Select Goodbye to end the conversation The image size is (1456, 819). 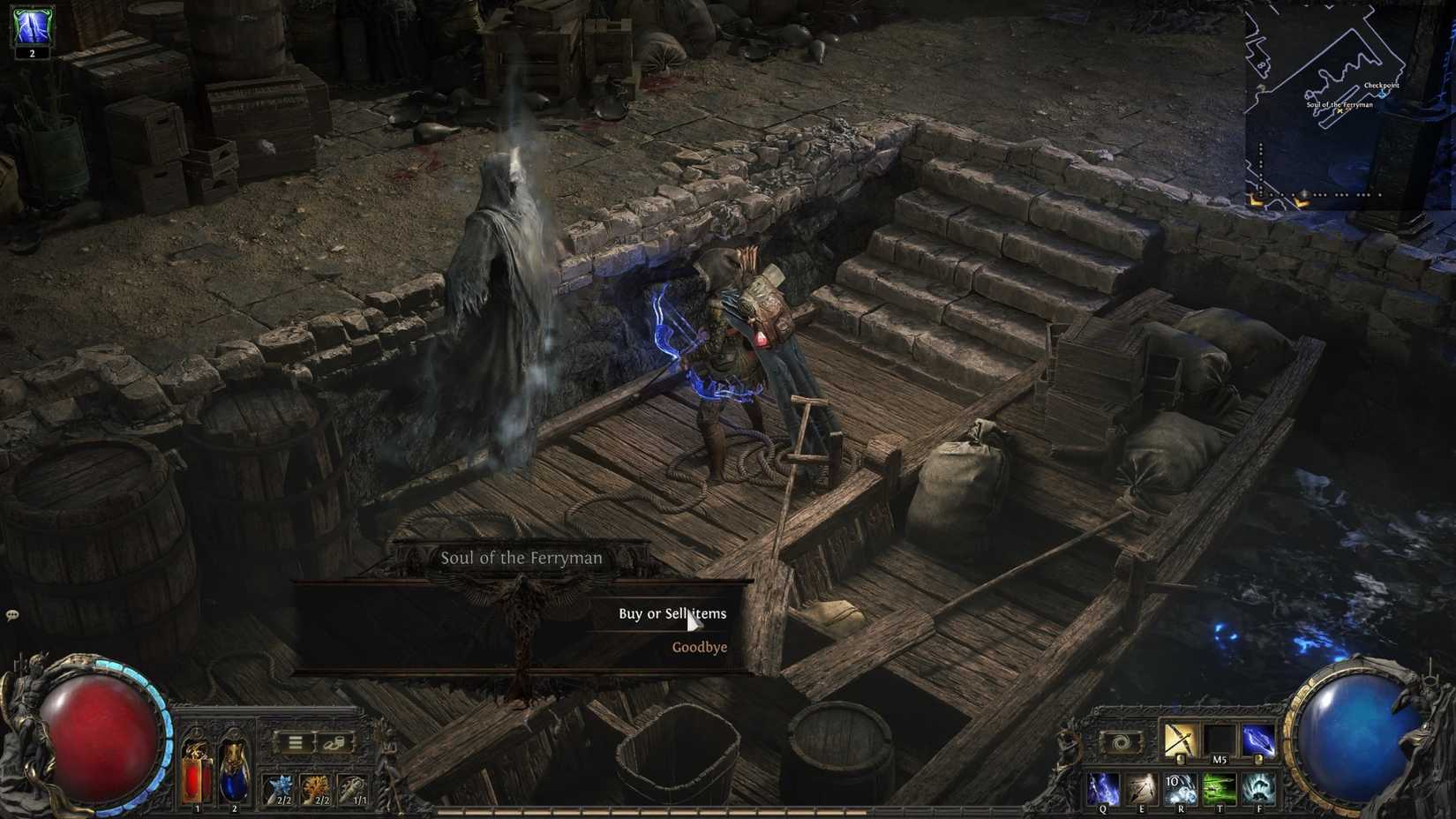tap(699, 647)
